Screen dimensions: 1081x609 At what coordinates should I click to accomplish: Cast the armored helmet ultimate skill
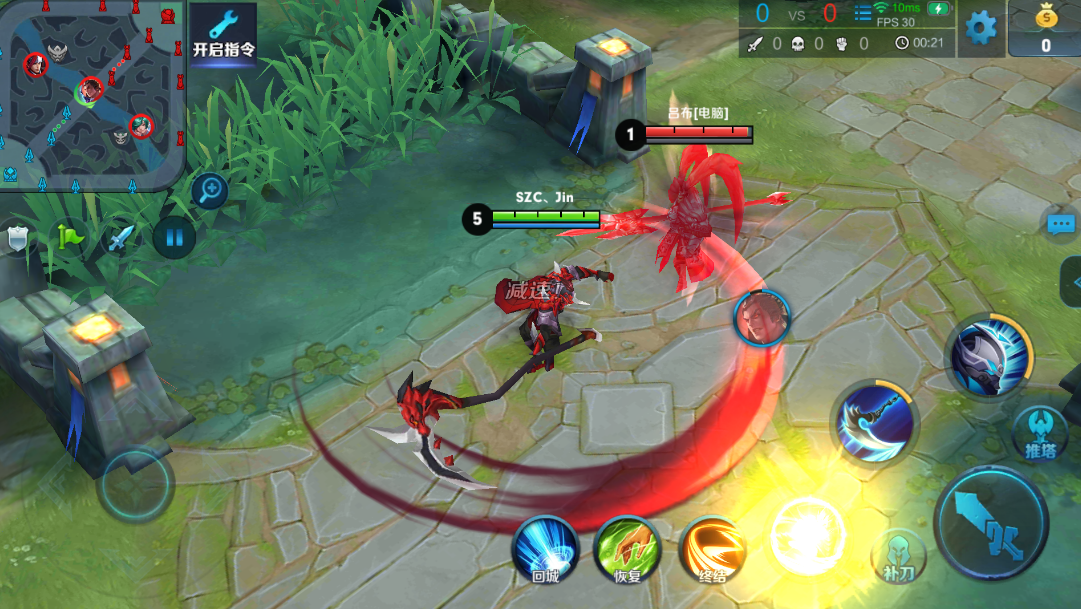point(989,355)
